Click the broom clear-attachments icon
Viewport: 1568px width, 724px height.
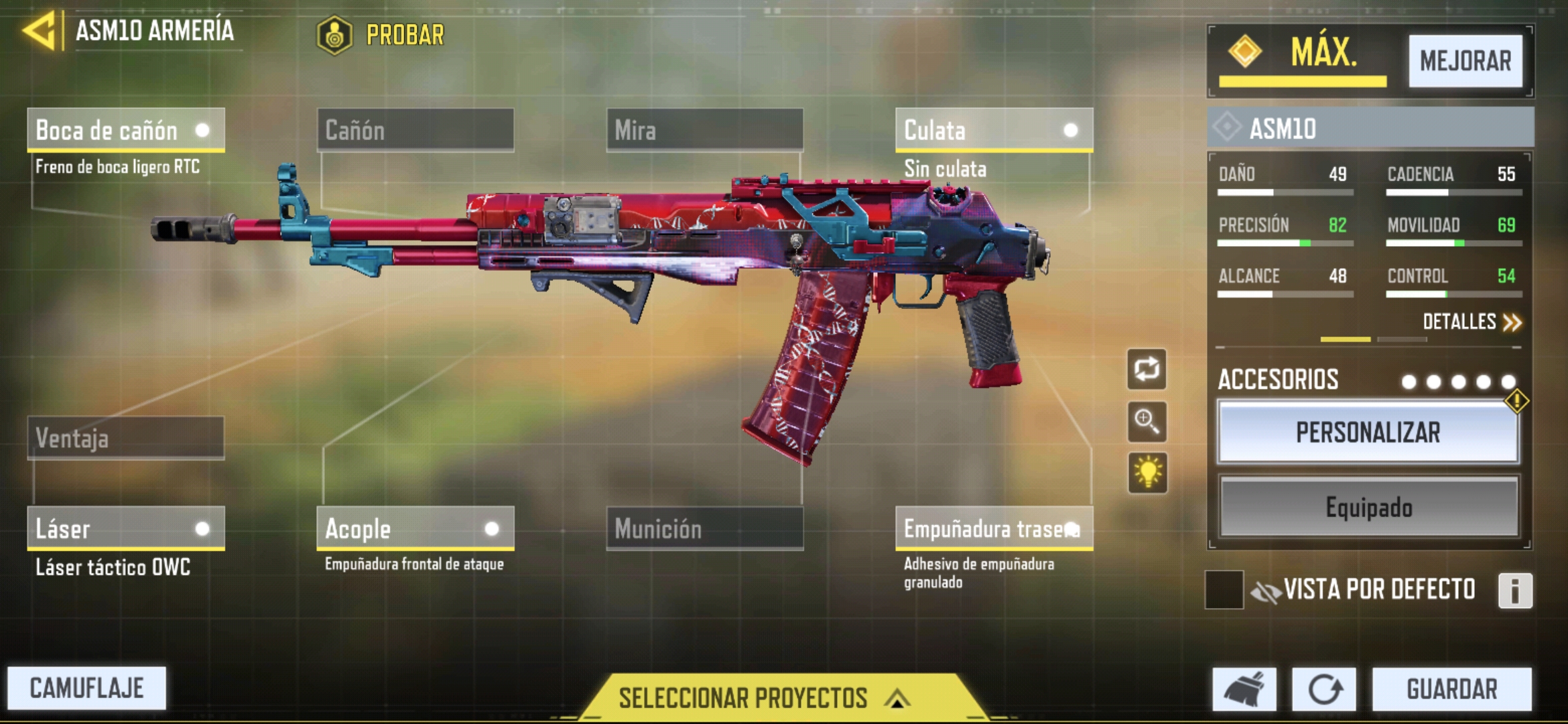(x=1244, y=689)
